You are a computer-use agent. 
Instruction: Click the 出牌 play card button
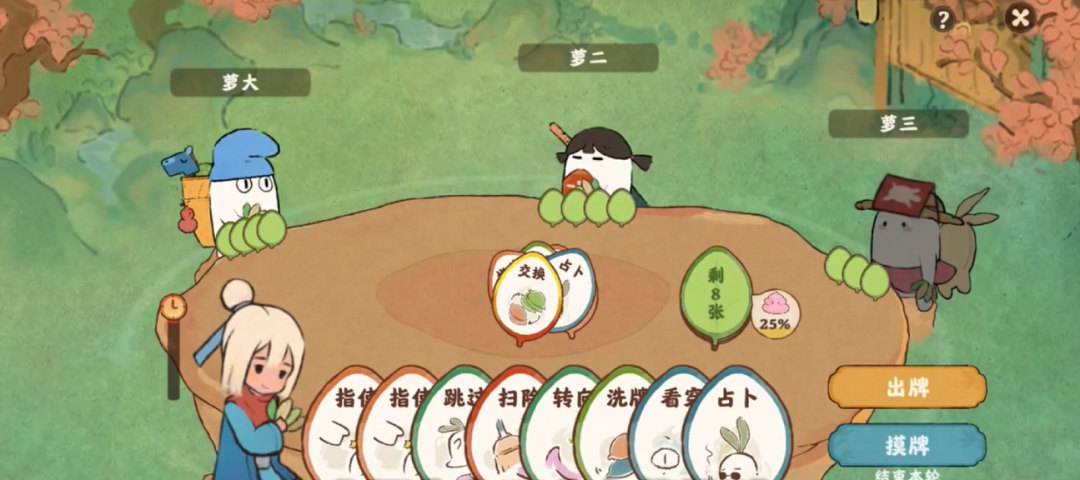(x=906, y=387)
